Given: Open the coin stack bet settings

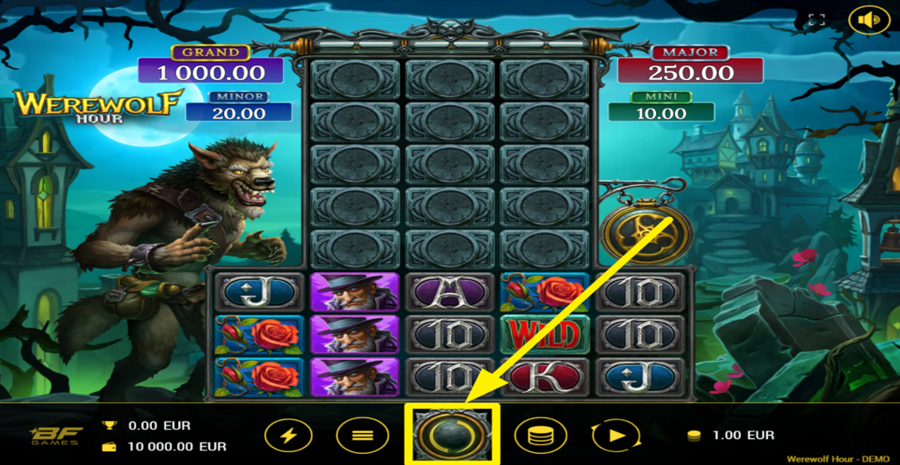Looking at the screenshot, I should click(x=540, y=435).
